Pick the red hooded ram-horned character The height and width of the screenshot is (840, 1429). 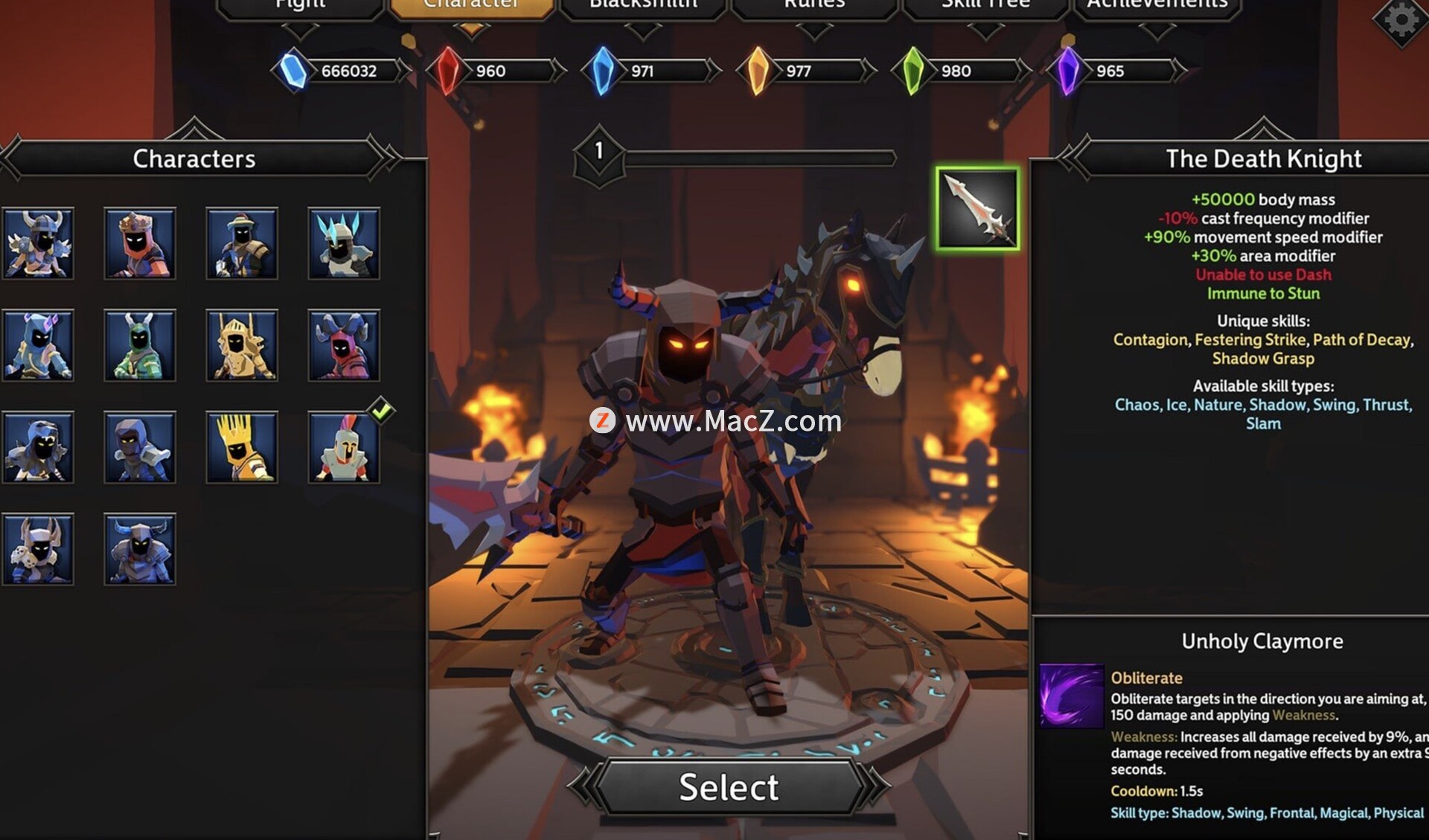point(343,346)
